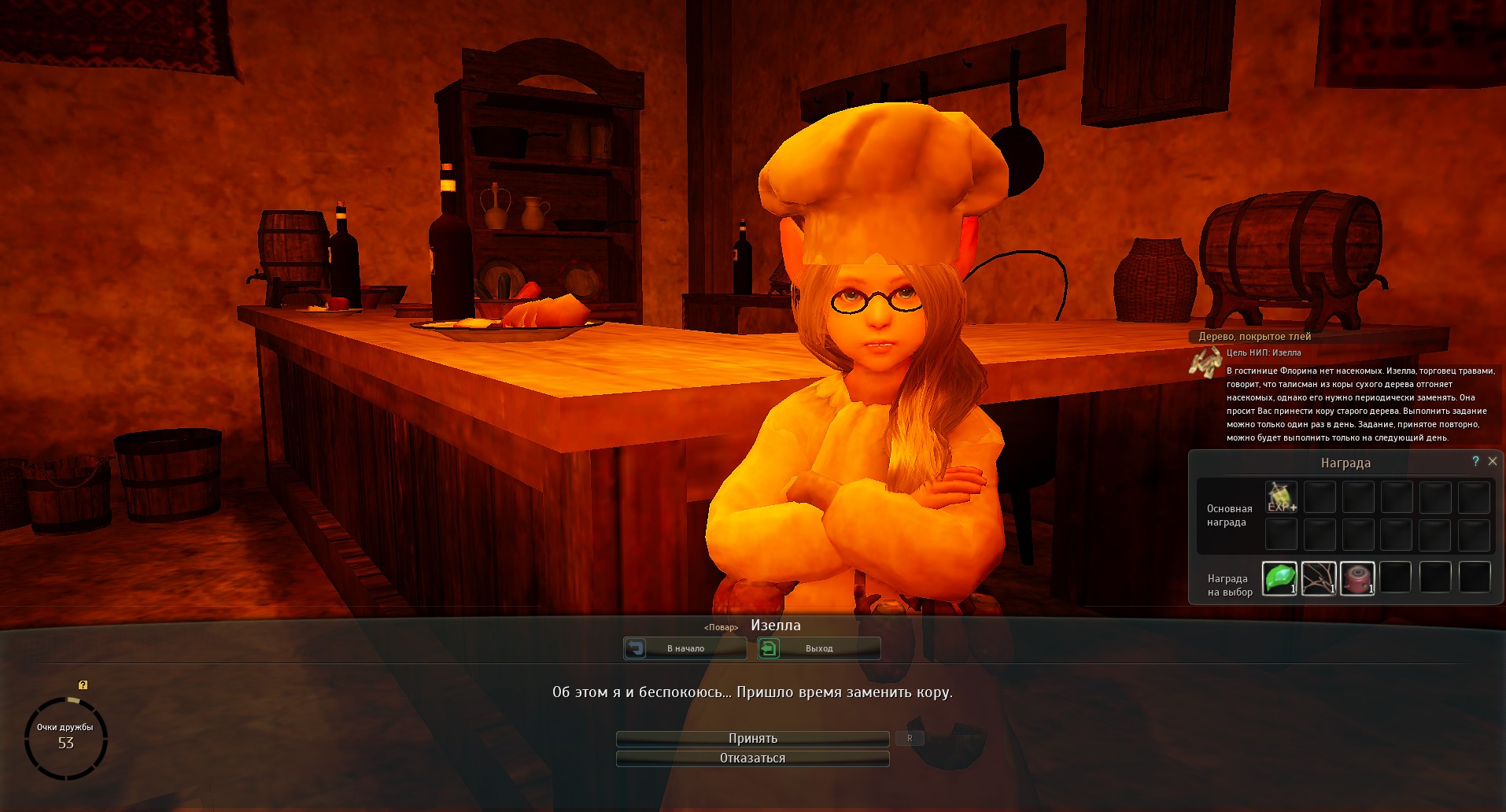Click the Очки дружбы friendship points gauge

click(65, 737)
